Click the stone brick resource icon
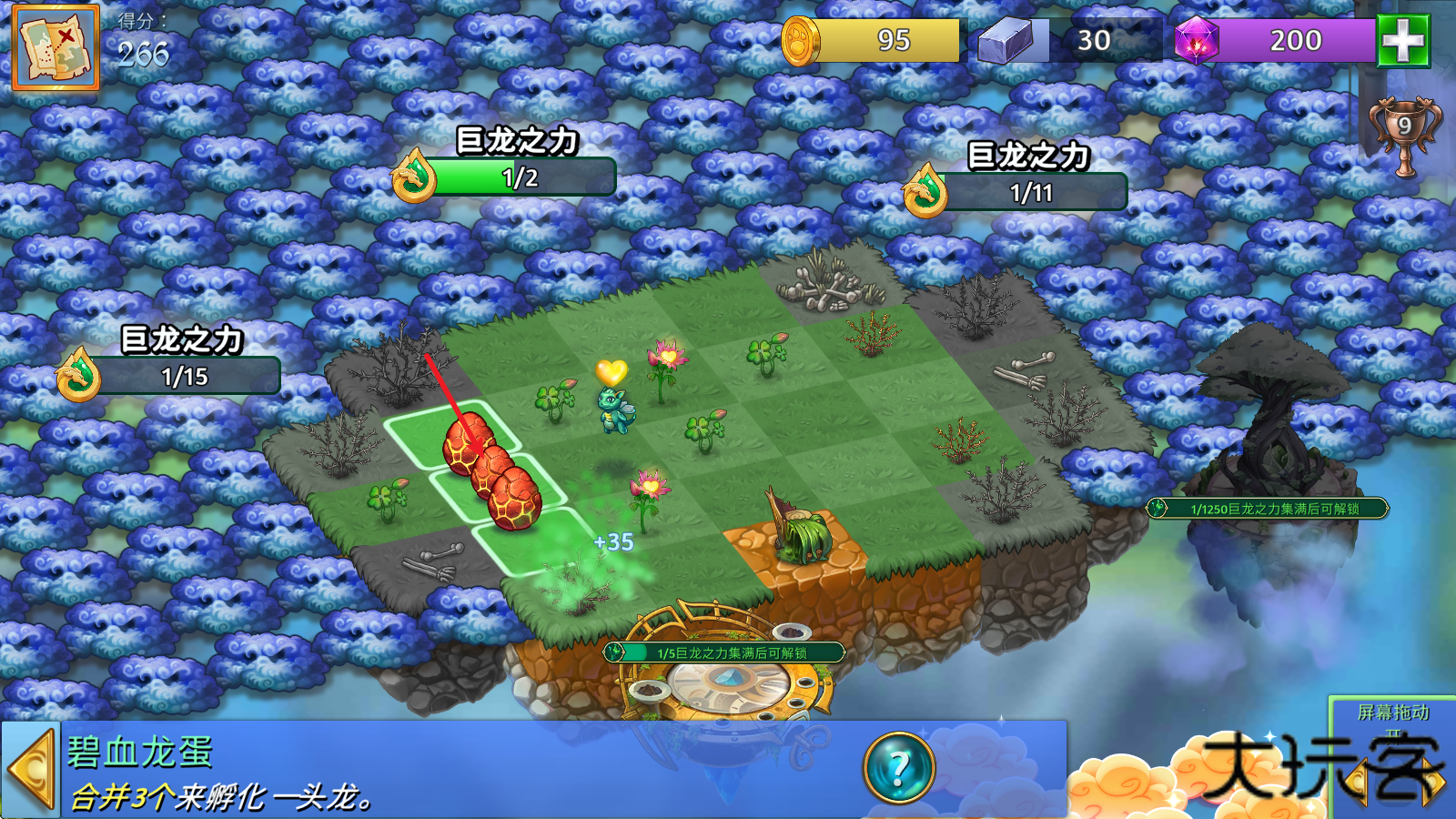 [1005, 42]
